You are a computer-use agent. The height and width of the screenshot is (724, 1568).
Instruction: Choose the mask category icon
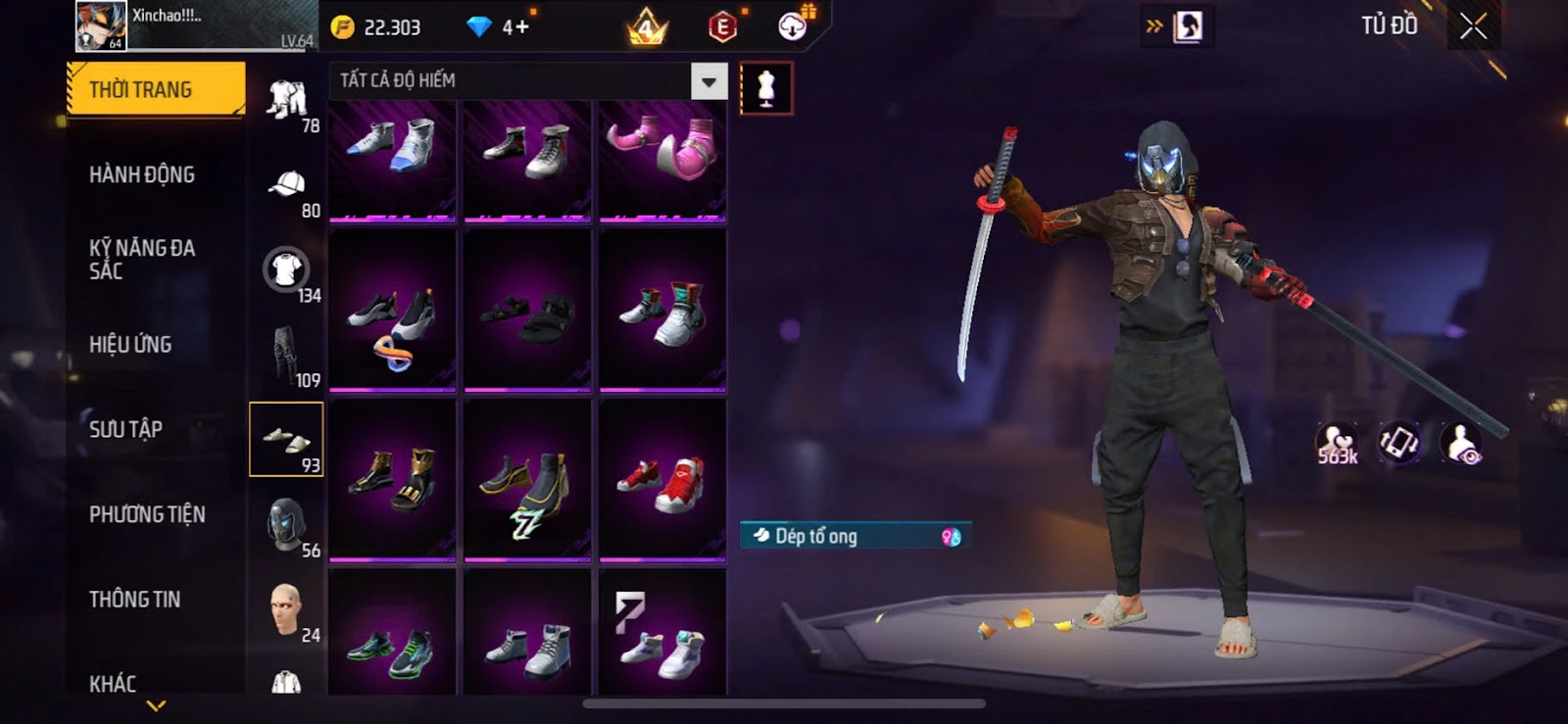pyautogui.click(x=286, y=523)
